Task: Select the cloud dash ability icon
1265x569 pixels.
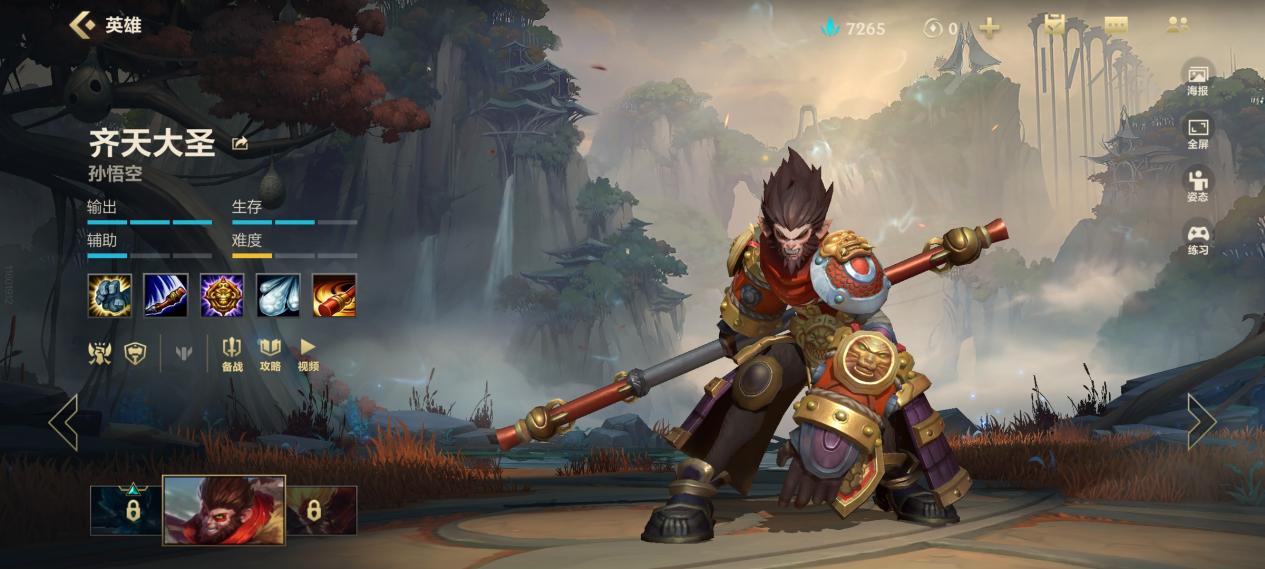Action: pos(278,295)
